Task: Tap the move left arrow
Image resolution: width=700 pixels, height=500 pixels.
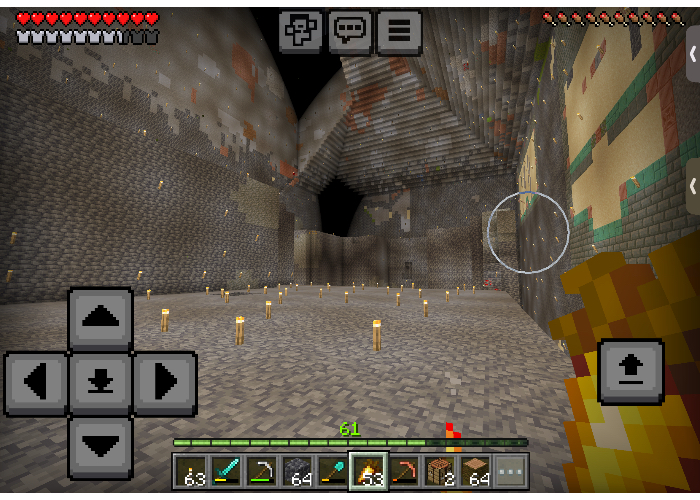Action: (37, 383)
